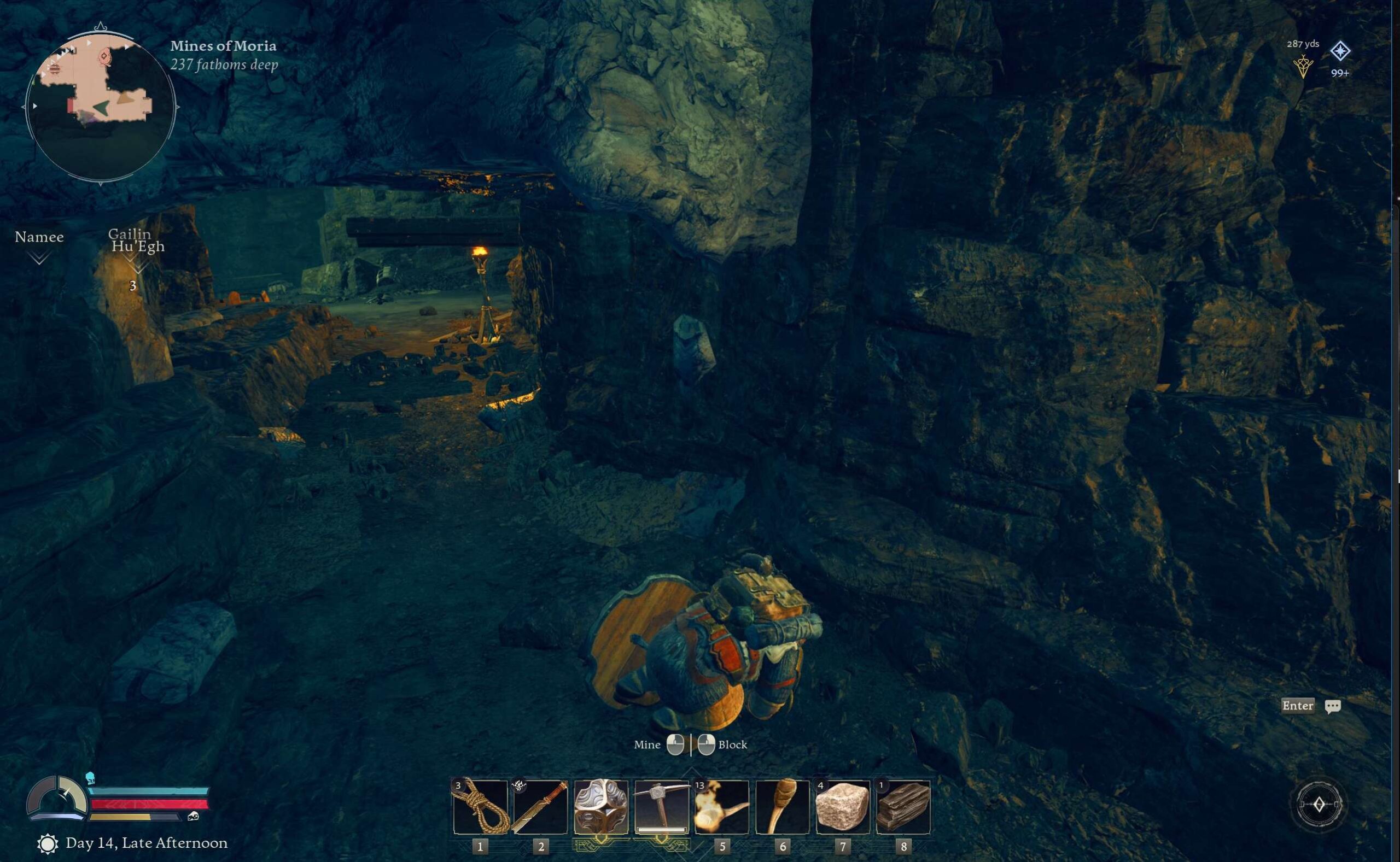The image size is (1400, 862).
Task: Pick the wooden club torch slot
Action: pos(783,807)
